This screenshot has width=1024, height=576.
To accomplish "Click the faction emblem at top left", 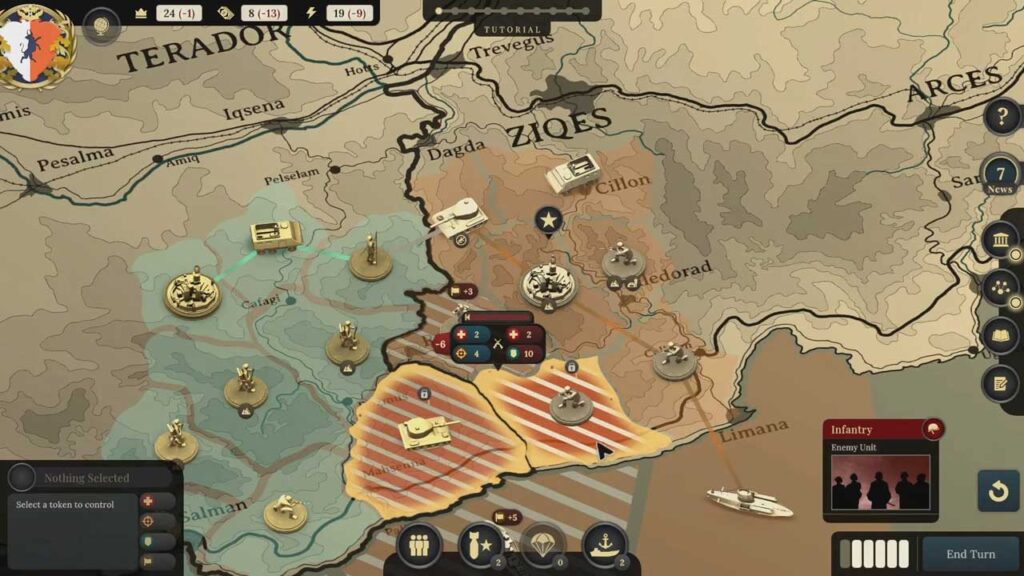I will pos(36,42).
